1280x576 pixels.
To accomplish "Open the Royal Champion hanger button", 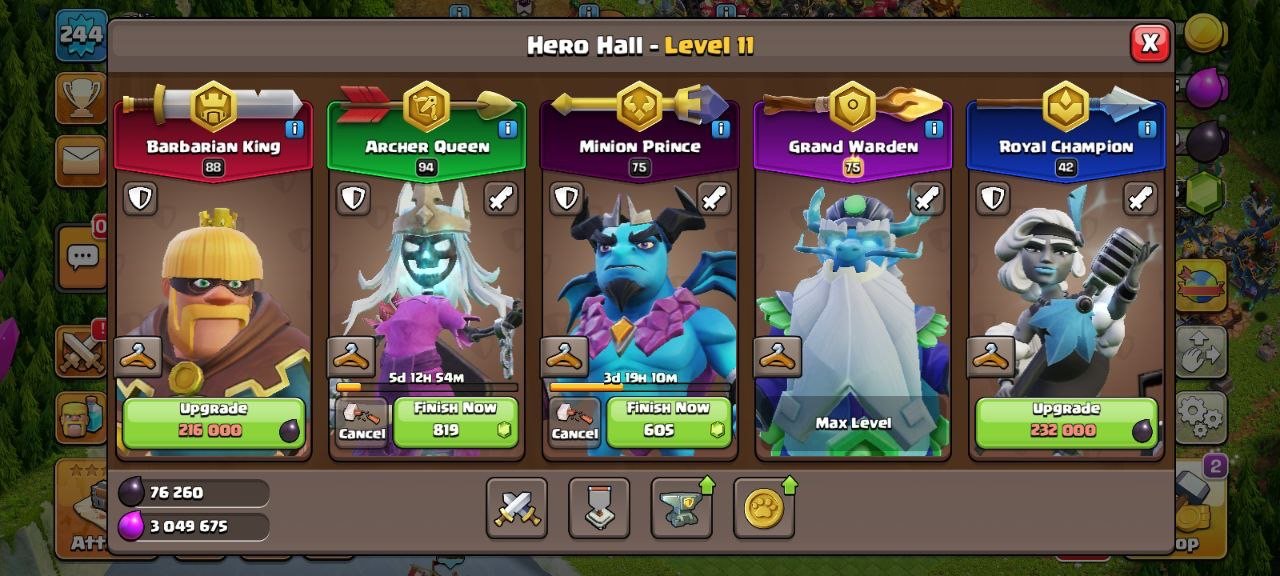I will (990, 356).
